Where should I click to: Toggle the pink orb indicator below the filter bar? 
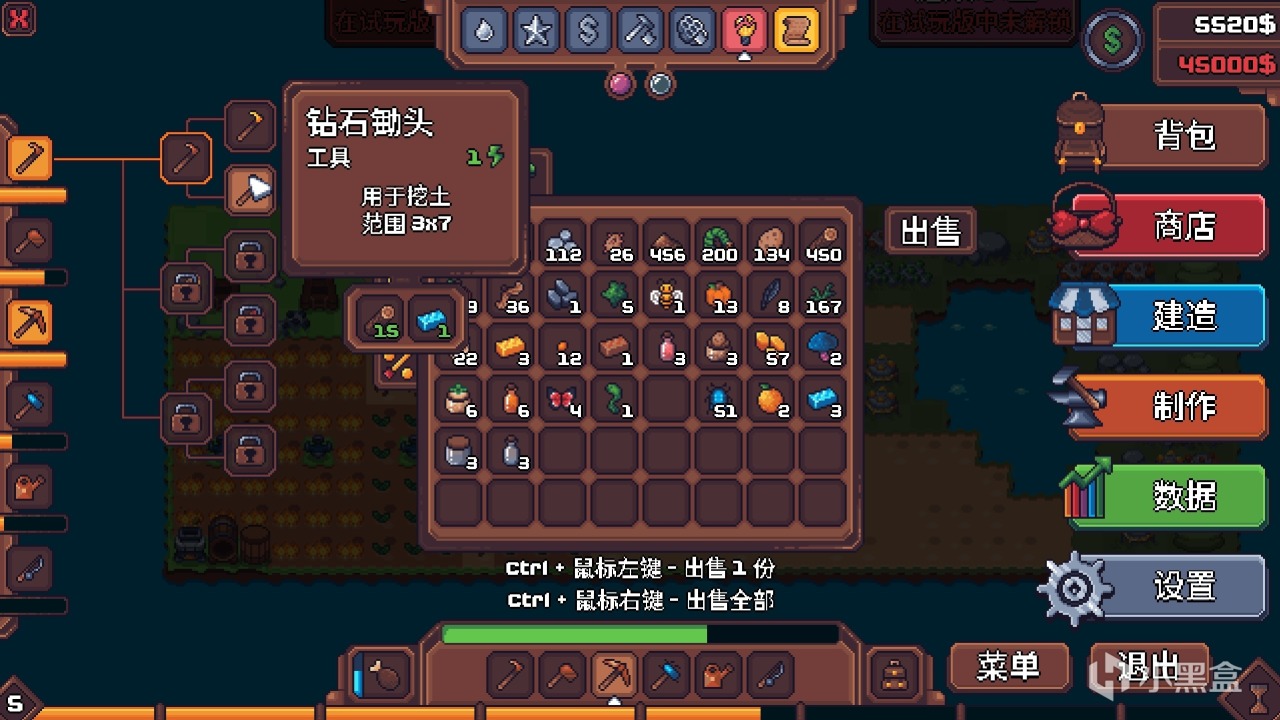(x=621, y=85)
